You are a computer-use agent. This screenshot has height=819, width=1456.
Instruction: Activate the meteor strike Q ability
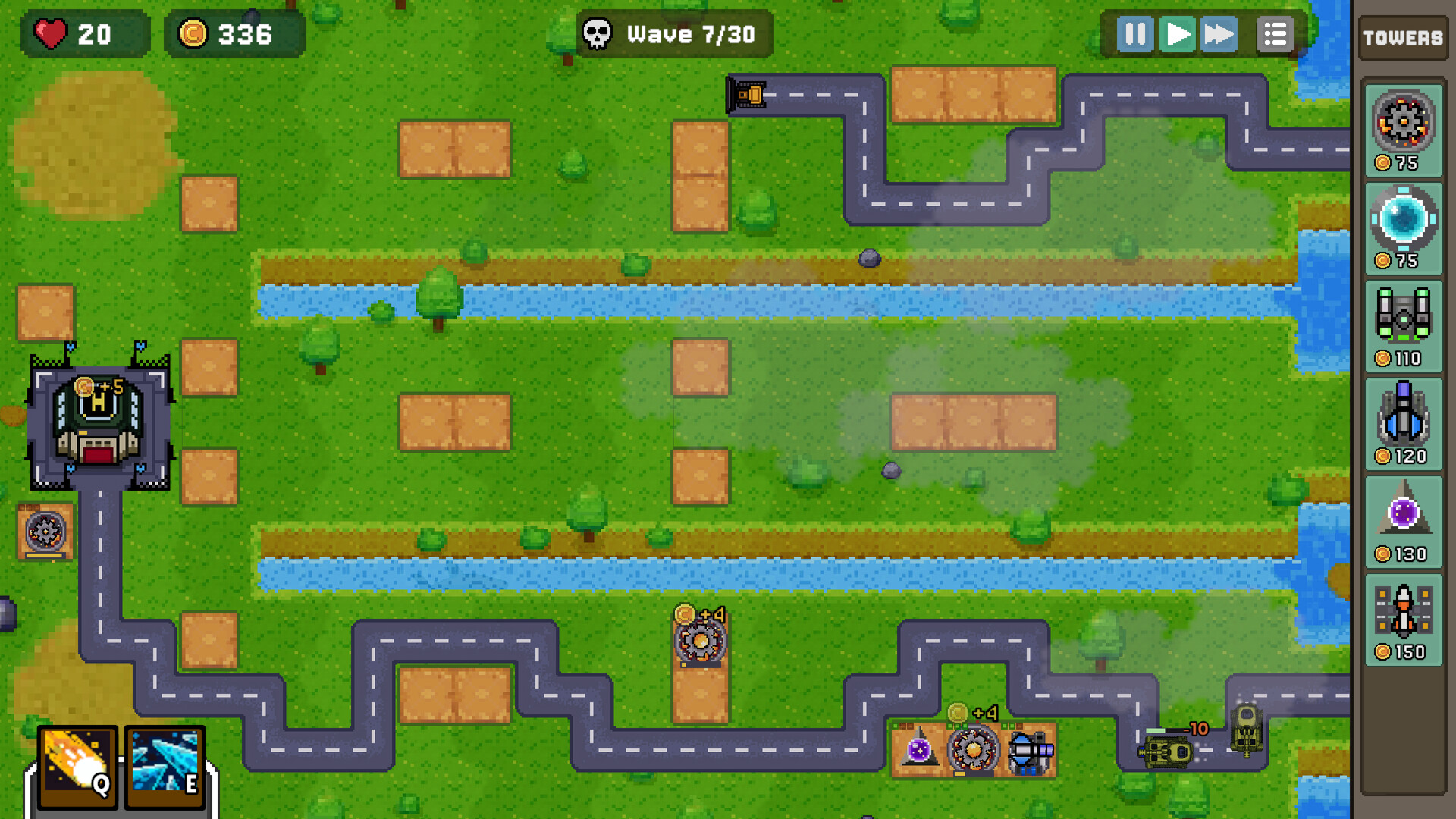[76, 766]
